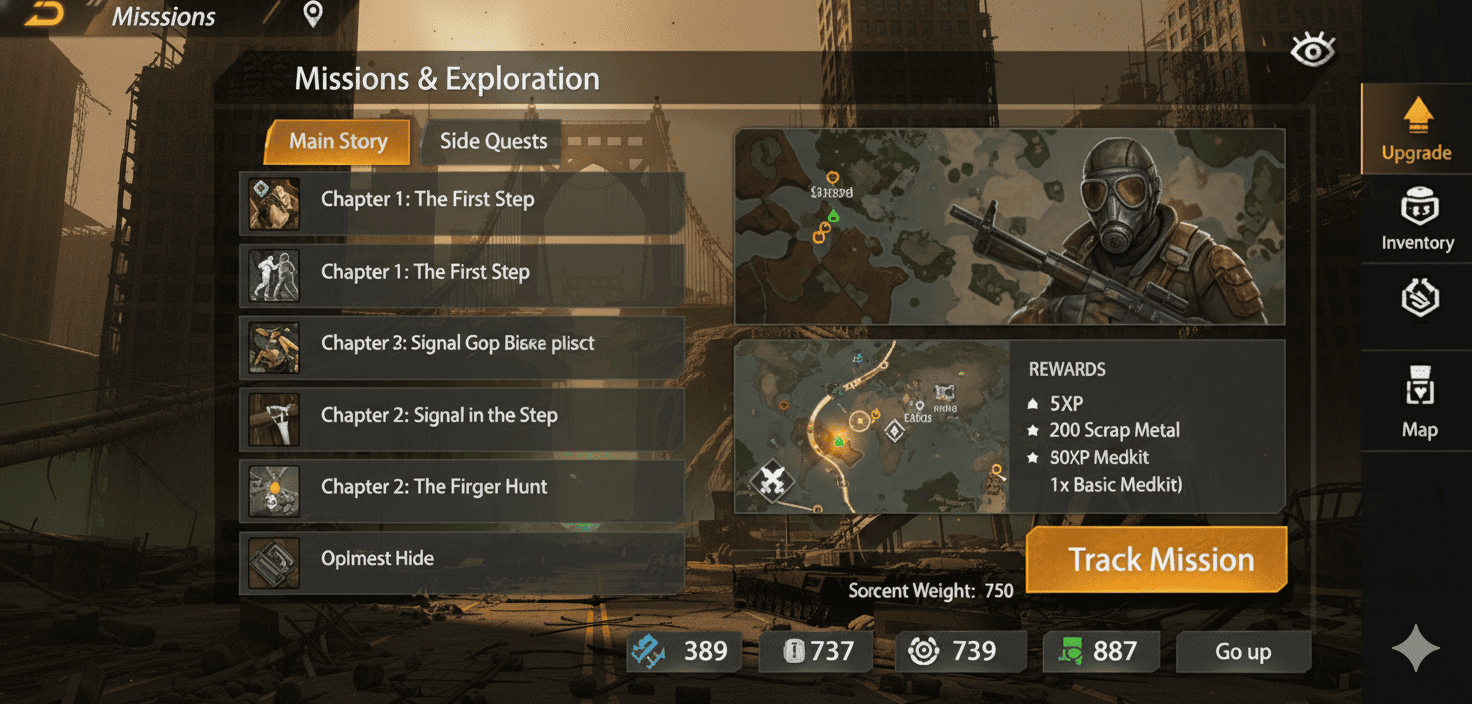This screenshot has height=704, width=1472.
Task: Select the four-point sparkle icon
Action: [1416, 650]
